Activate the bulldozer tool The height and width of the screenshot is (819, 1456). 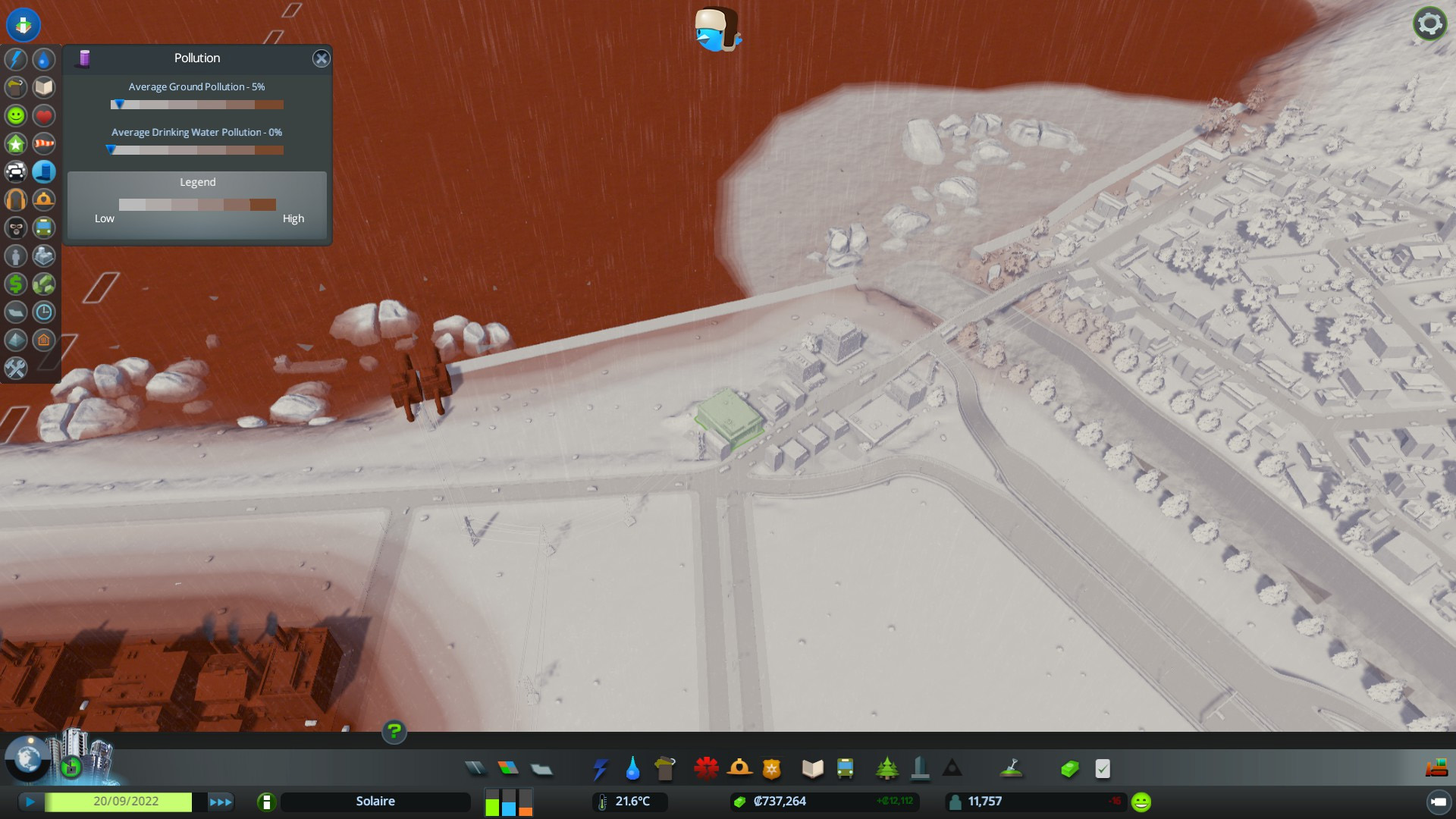click(1436, 769)
